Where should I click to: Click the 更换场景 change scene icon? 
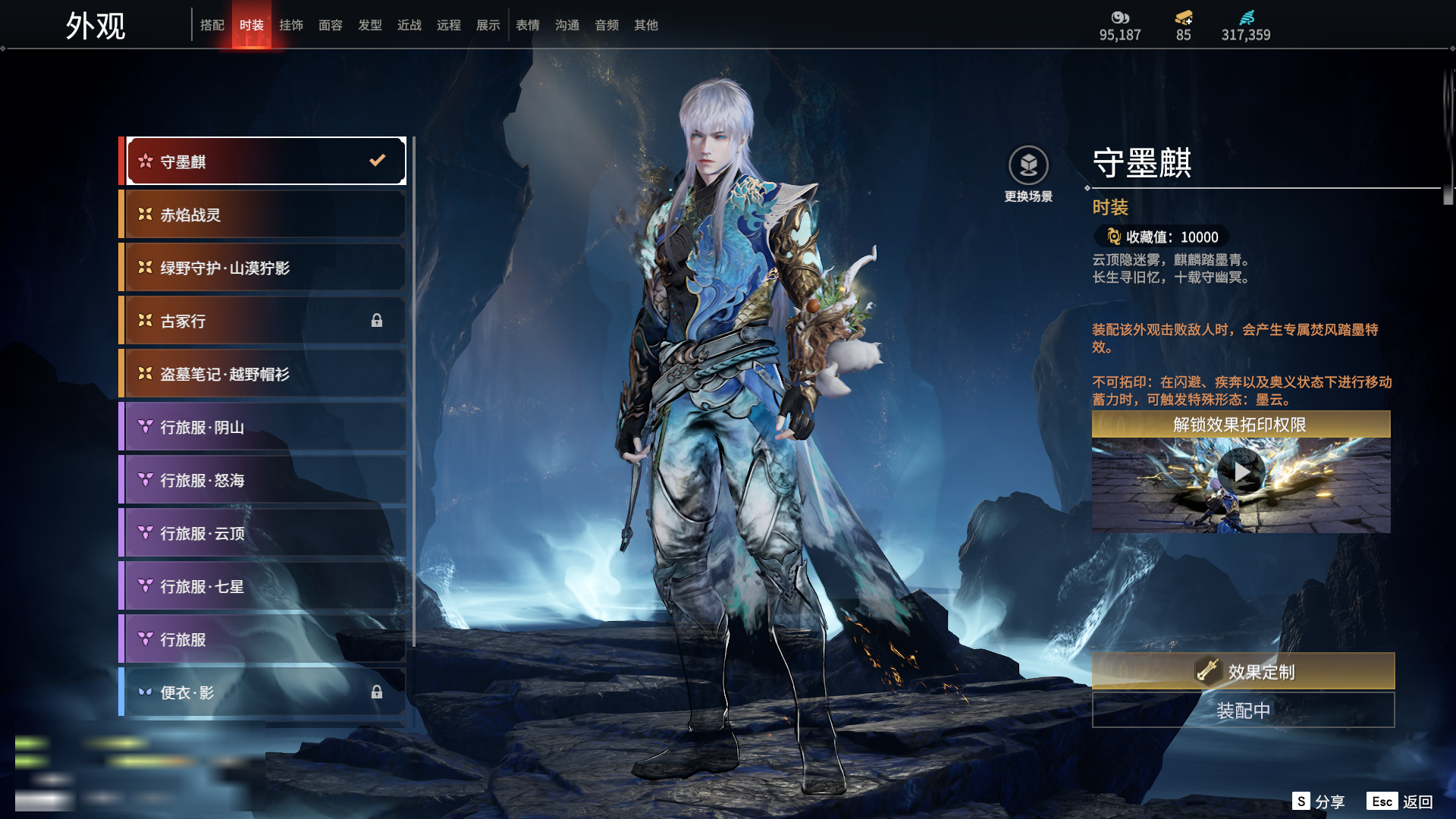coord(1028,166)
